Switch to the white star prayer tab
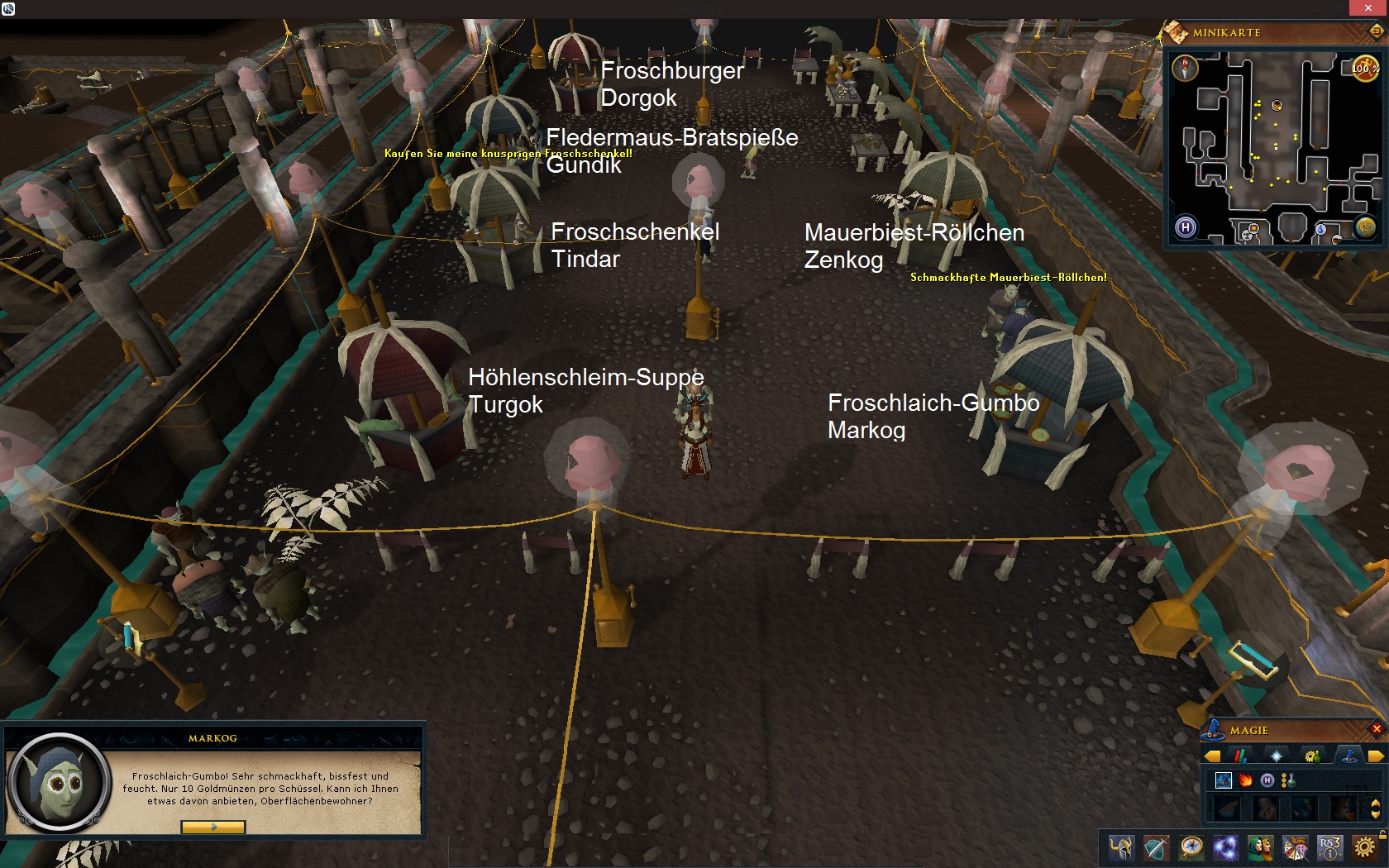Viewport: 1389px width, 868px height. pos(1276,756)
